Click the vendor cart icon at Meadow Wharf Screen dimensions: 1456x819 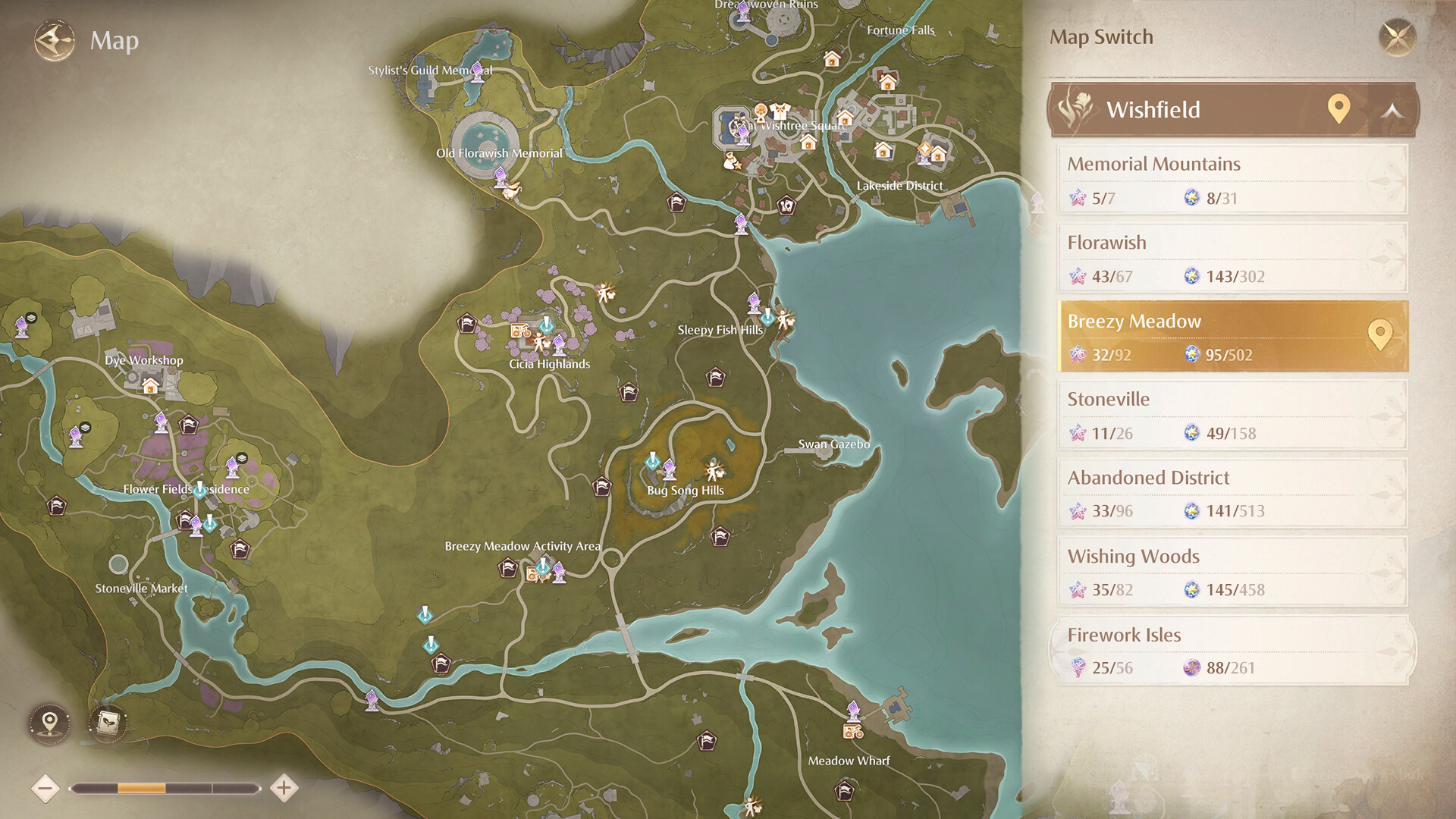tap(853, 733)
